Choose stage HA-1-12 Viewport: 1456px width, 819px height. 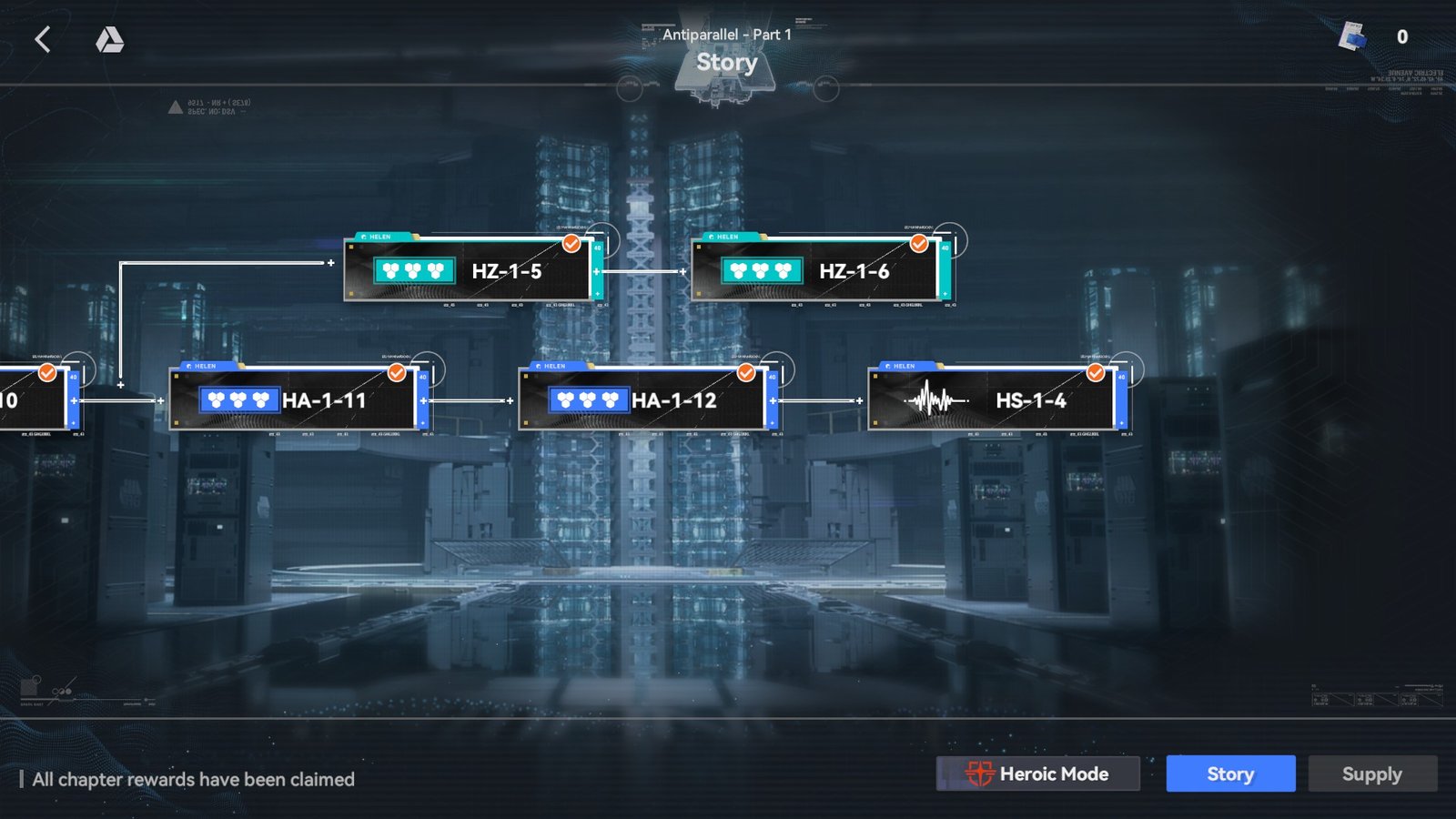(644, 399)
